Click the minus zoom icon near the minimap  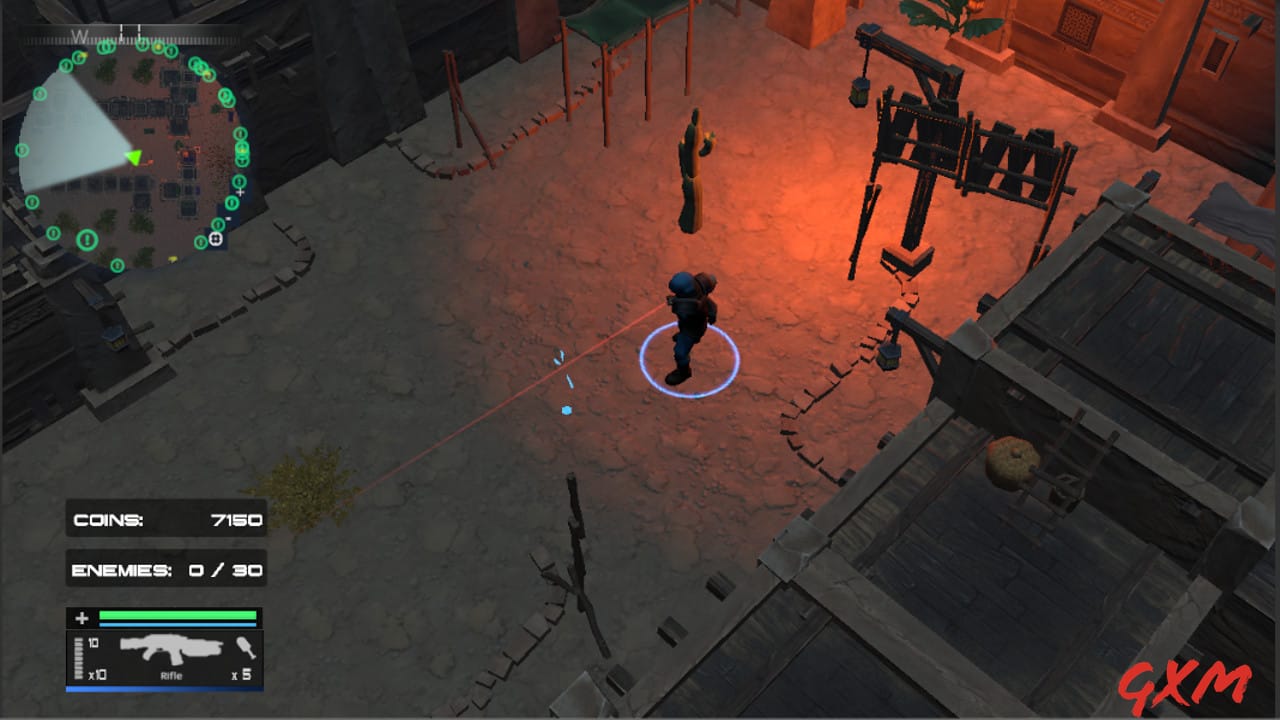pos(228,218)
